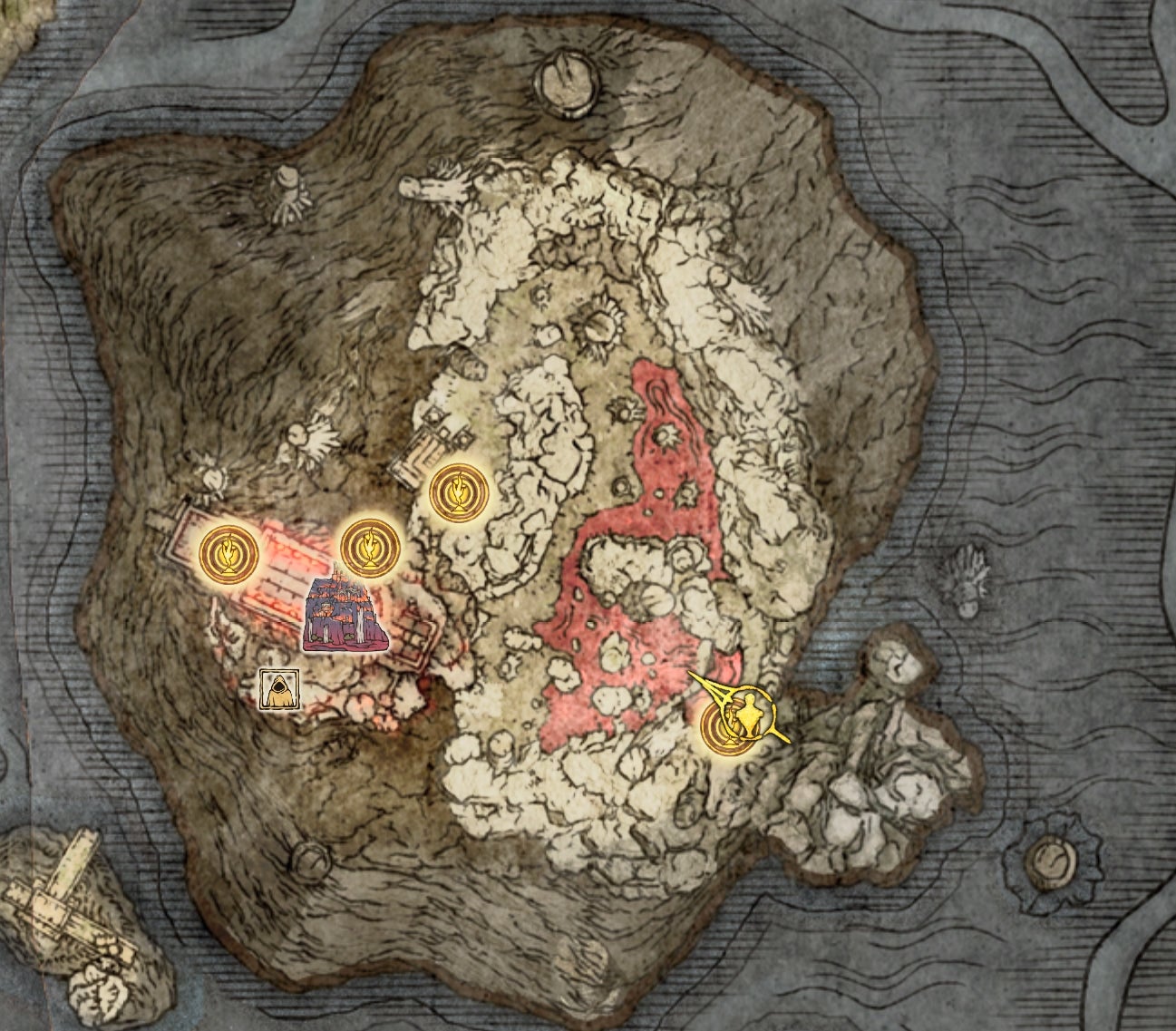Open the Volcano Manor legacy dungeon icon

pos(343,613)
